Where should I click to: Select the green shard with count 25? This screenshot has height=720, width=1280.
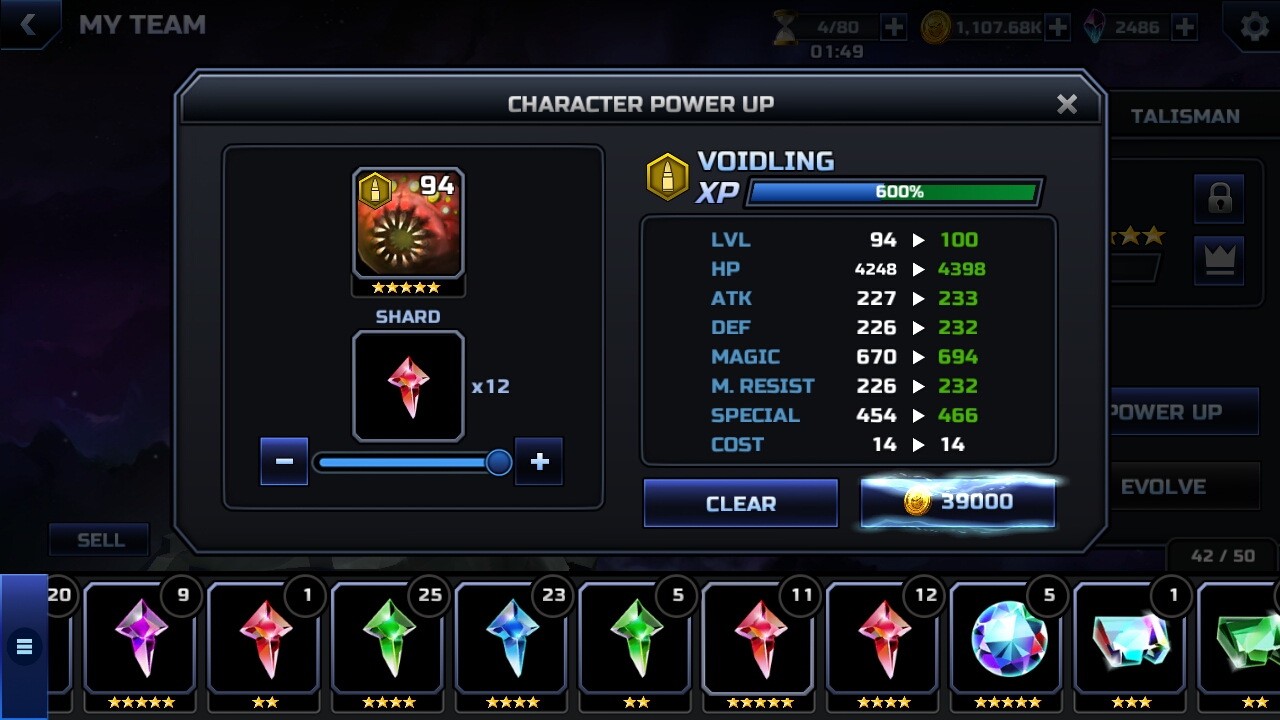coord(389,638)
